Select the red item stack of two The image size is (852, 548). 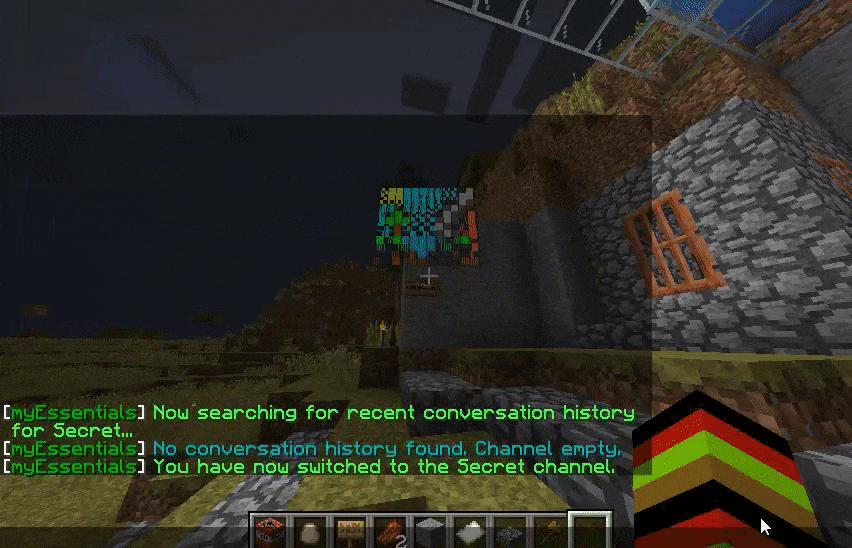(x=388, y=531)
